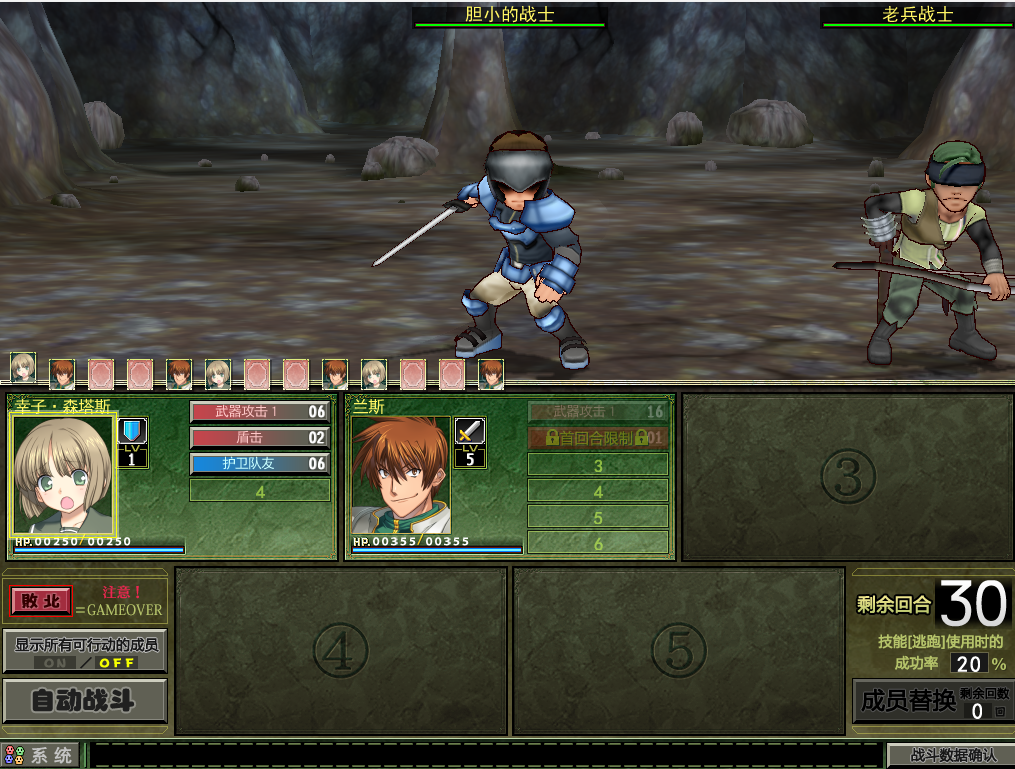
Task: Click 兰斯's locked 首回合限制 skill
Action: pyautogui.click(x=597, y=438)
